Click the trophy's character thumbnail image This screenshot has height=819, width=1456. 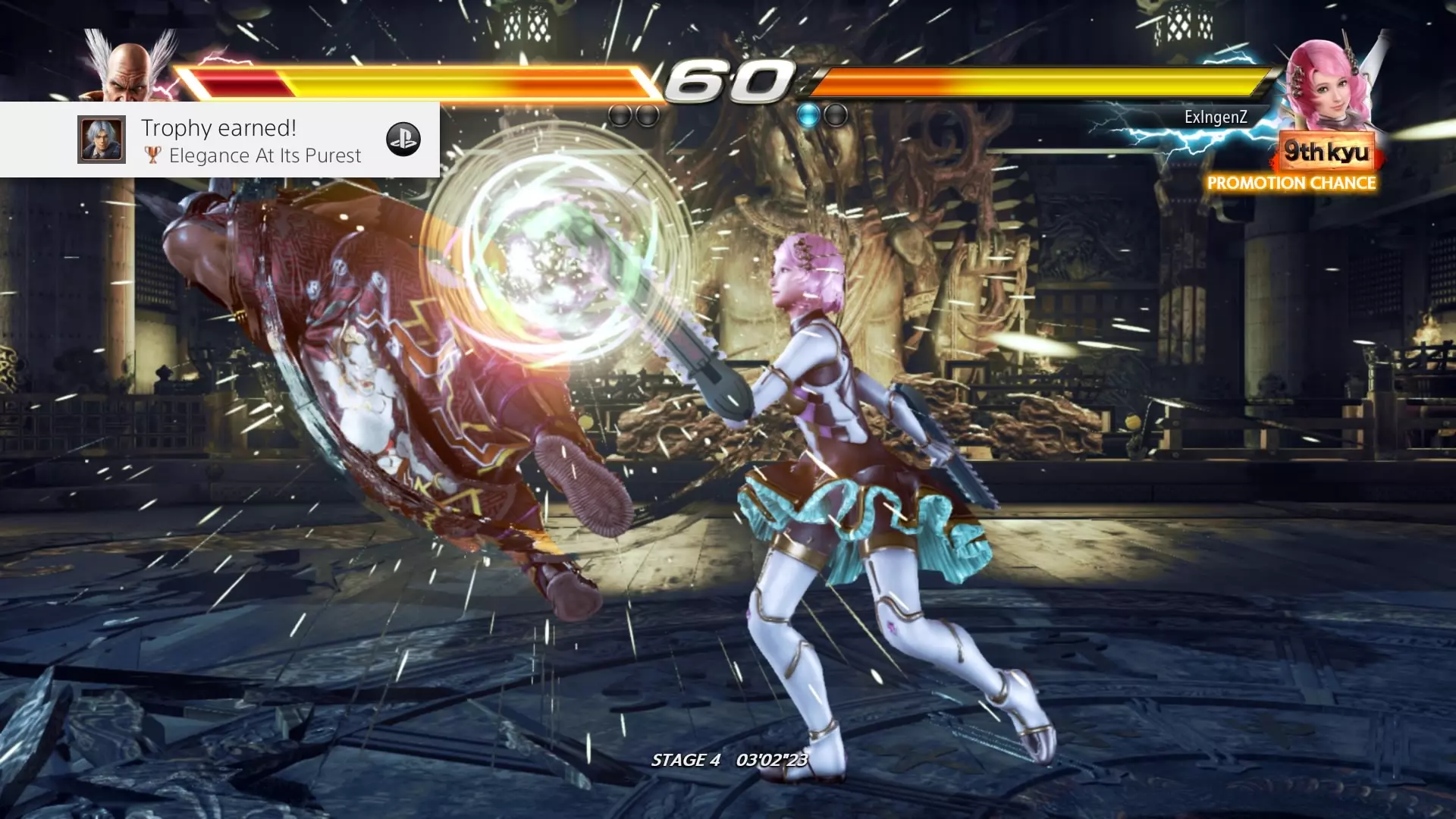click(102, 140)
